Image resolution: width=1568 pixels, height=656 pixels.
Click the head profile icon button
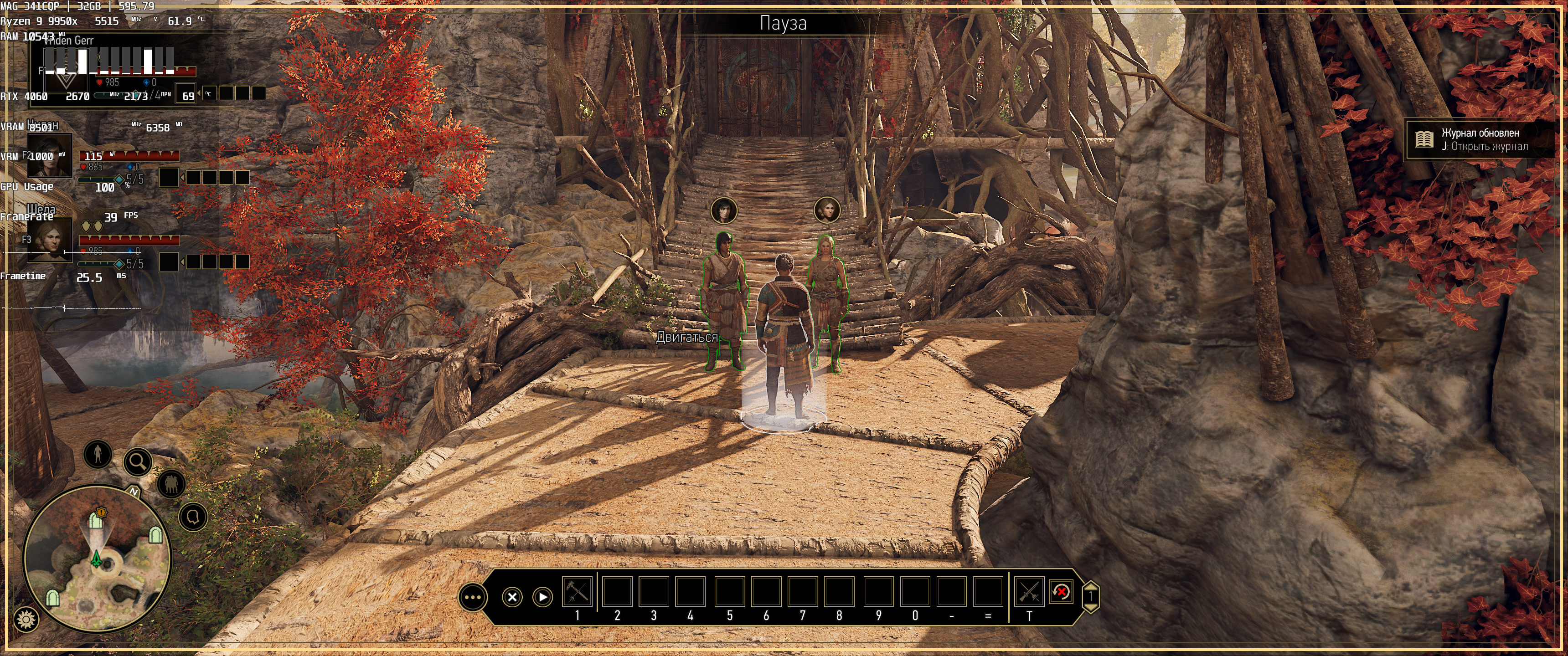pos(194,517)
